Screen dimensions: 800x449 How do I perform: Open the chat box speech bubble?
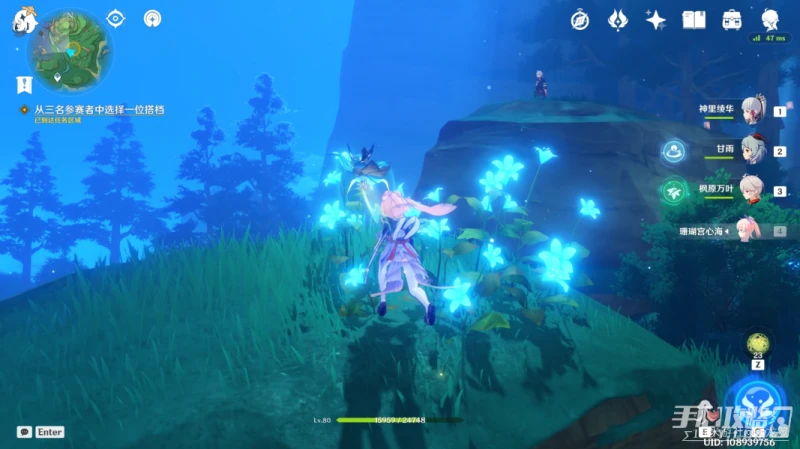(x=24, y=432)
